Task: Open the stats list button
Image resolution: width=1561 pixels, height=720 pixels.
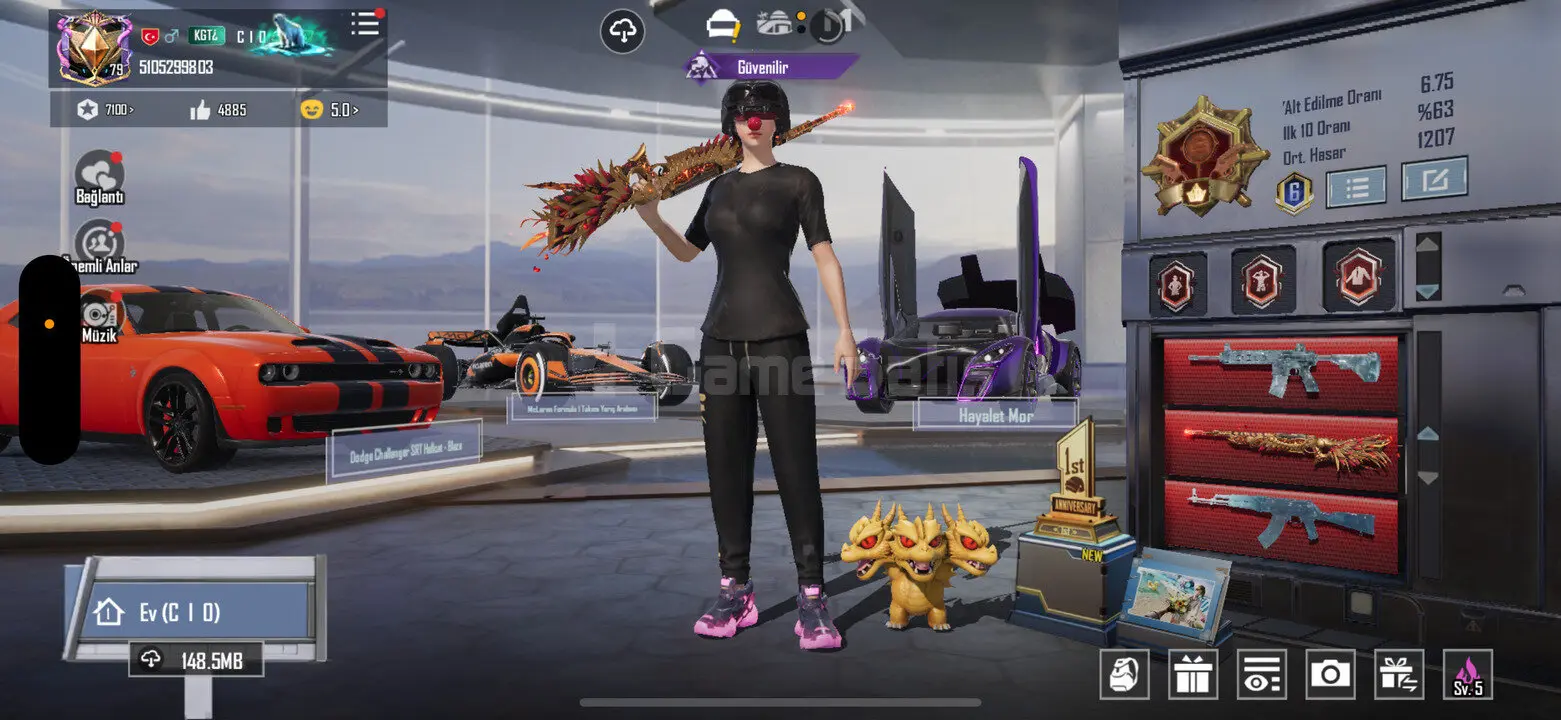Action: click(x=1355, y=186)
